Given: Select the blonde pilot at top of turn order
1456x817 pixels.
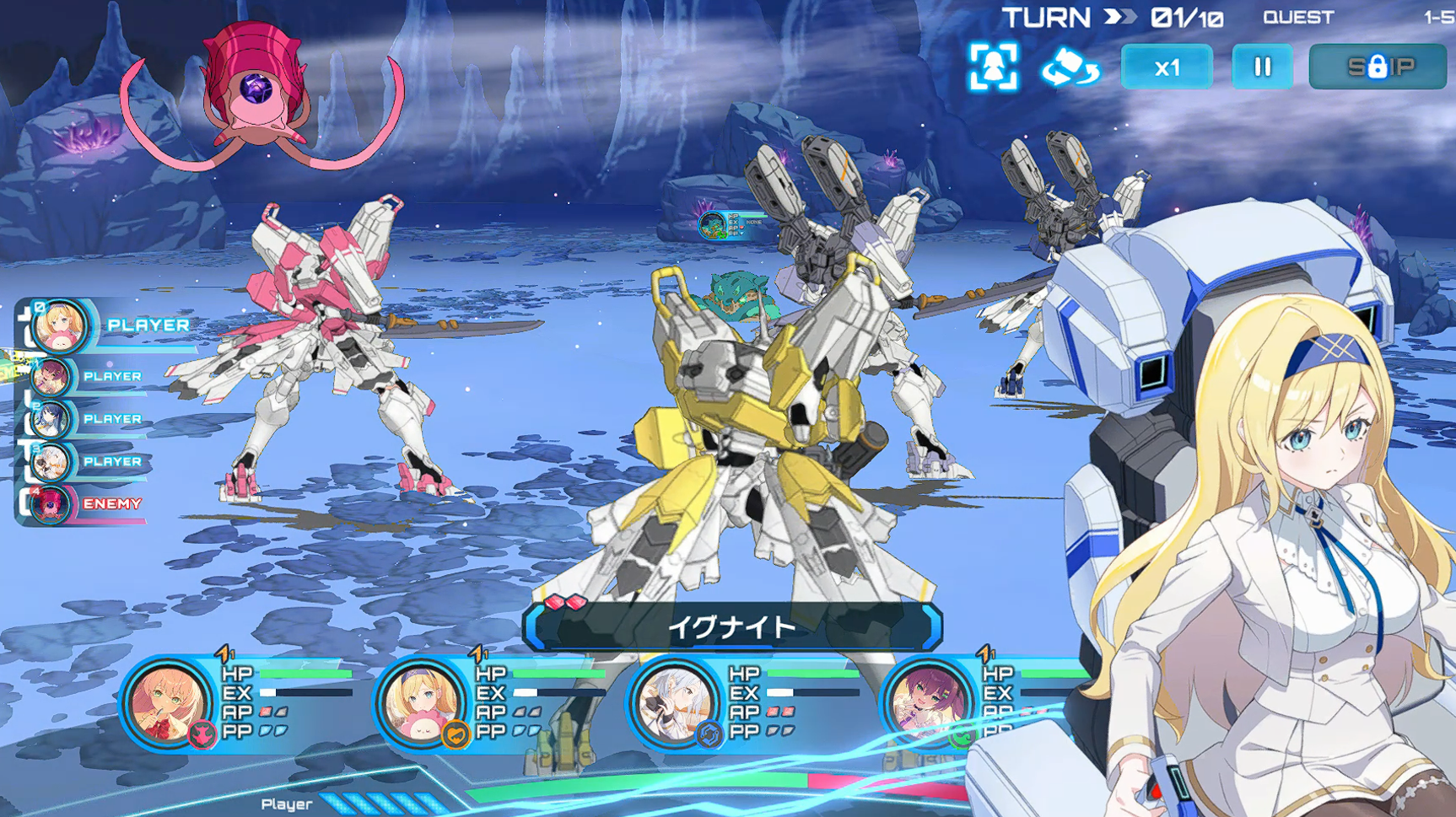Looking at the screenshot, I should click(61, 325).
